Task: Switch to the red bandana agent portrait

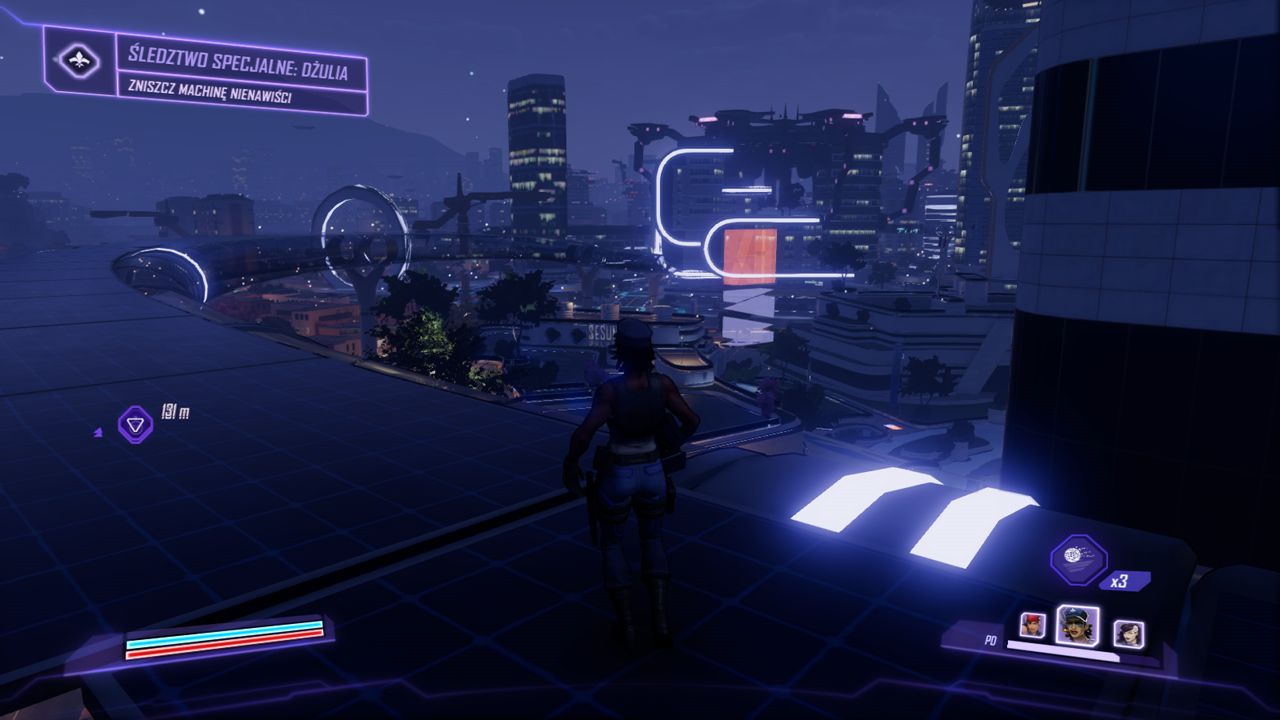Action: point(1032,625)
